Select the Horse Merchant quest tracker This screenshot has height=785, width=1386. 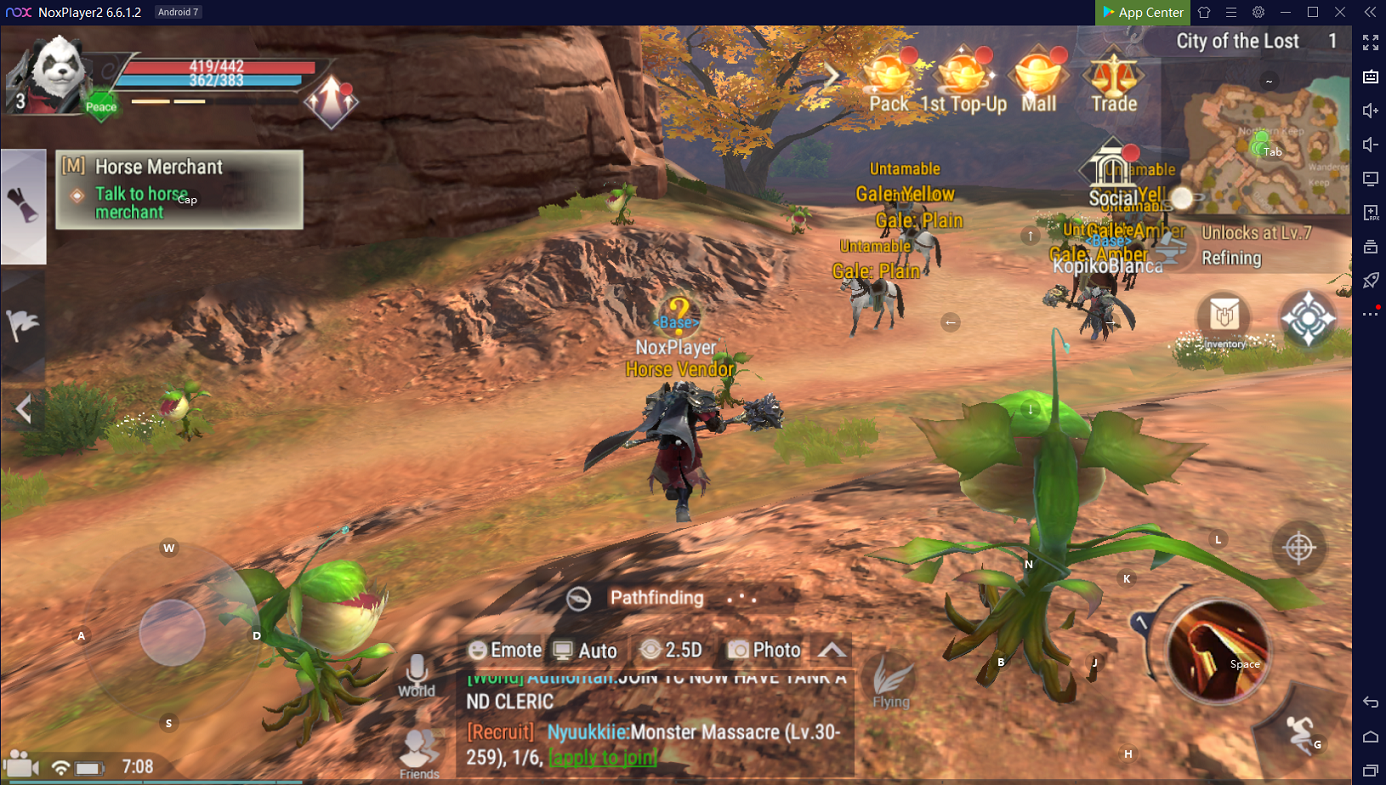[180, 189]
